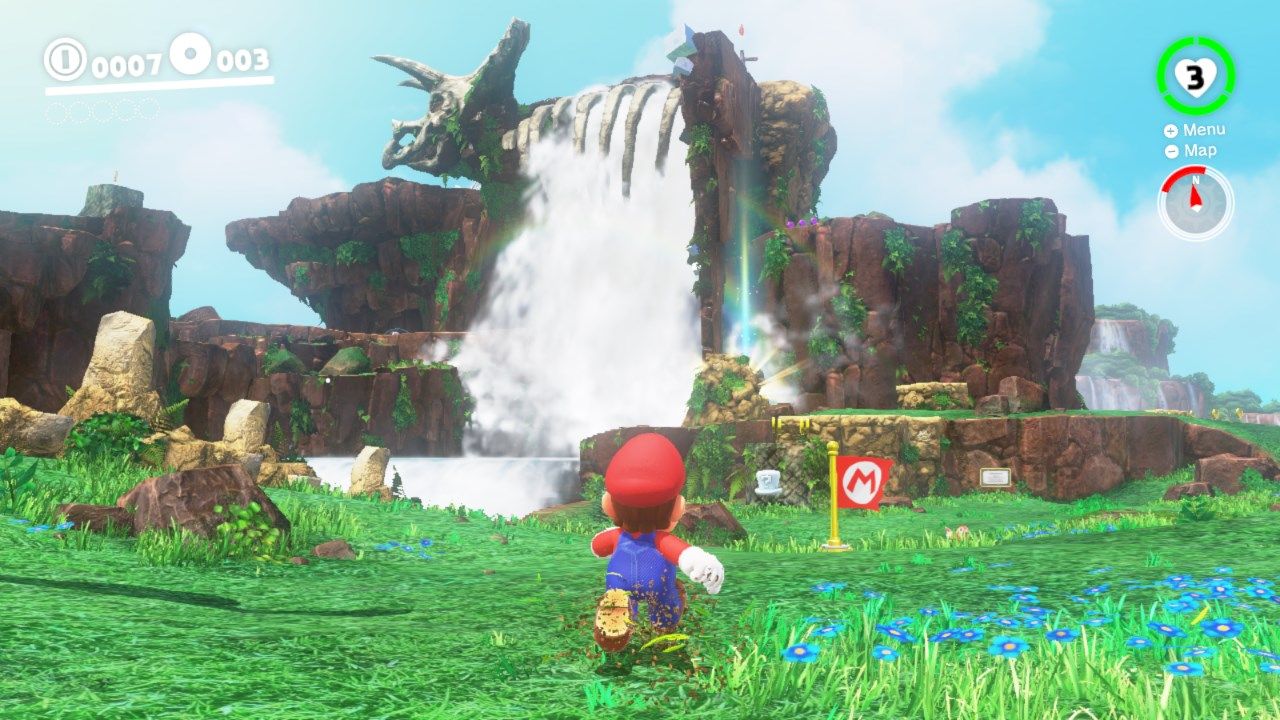
Task: Open the Map via its label
Action: point(1199,150)
